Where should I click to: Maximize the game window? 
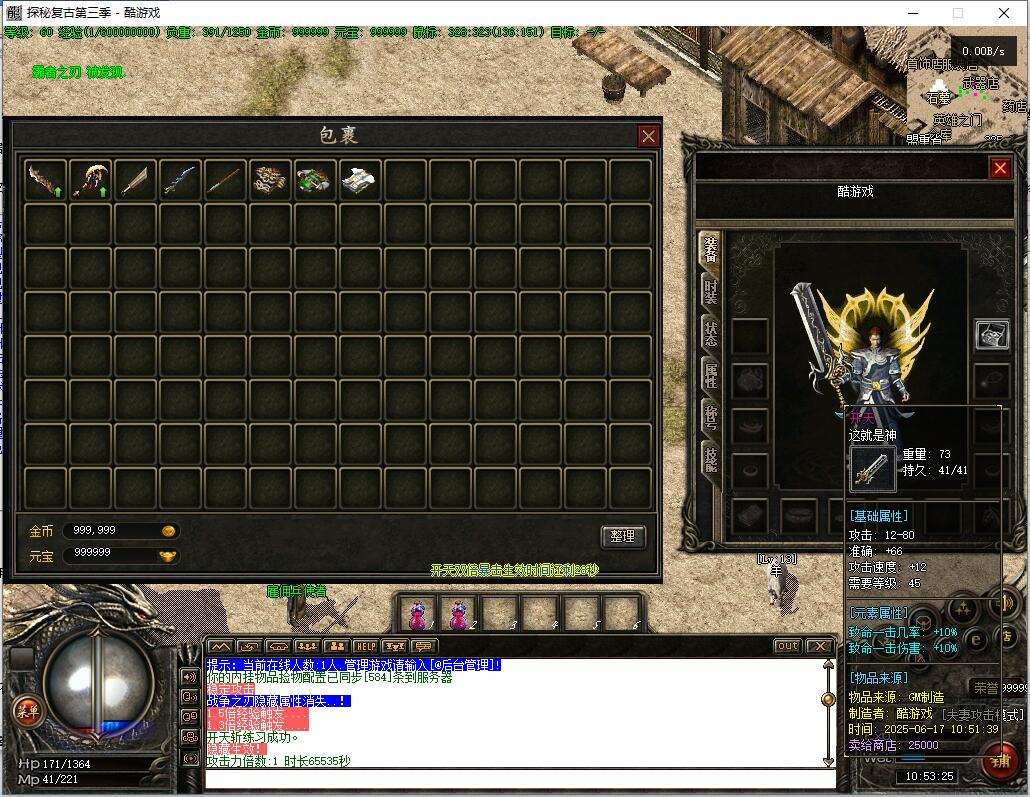tap(957, 13)
